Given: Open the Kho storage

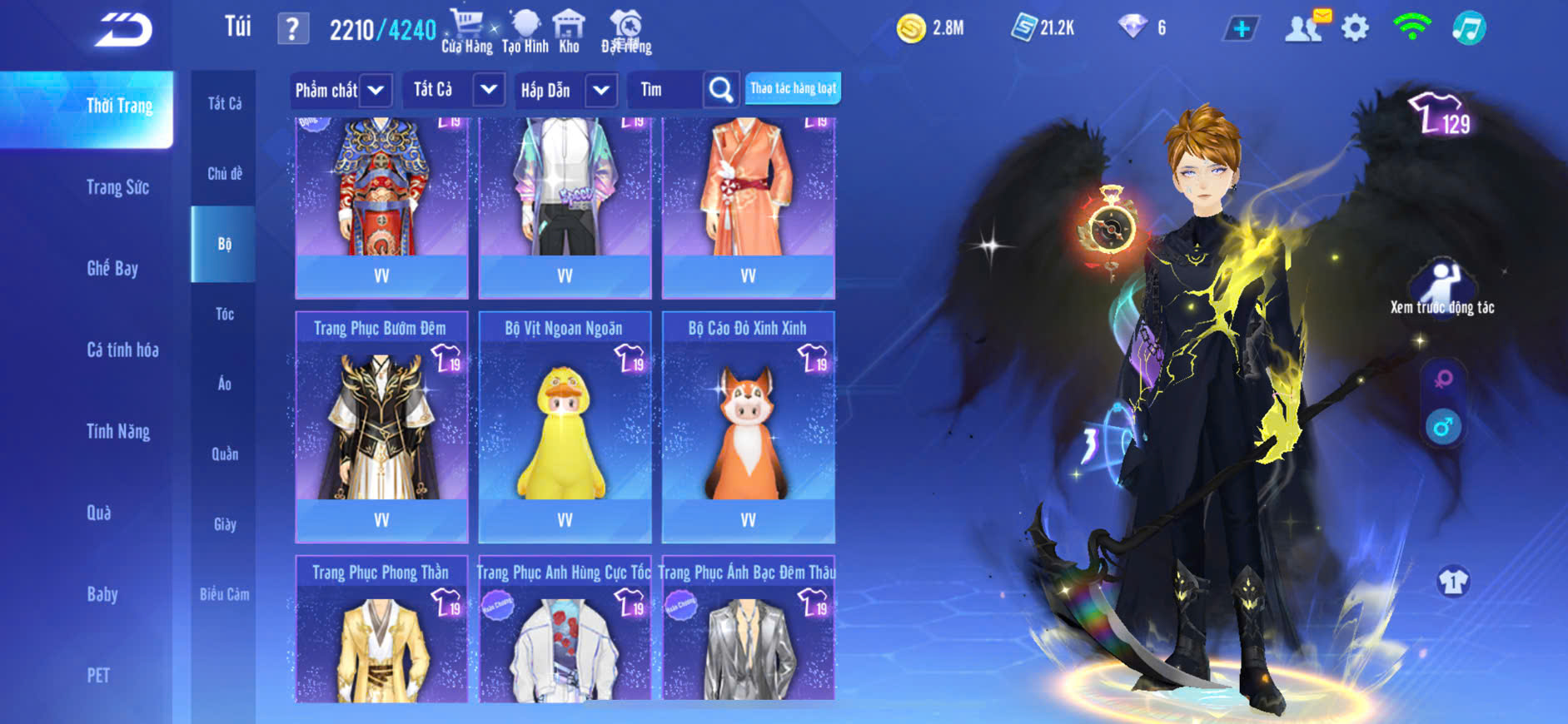Looking at the screenshot, I should 569,32.
